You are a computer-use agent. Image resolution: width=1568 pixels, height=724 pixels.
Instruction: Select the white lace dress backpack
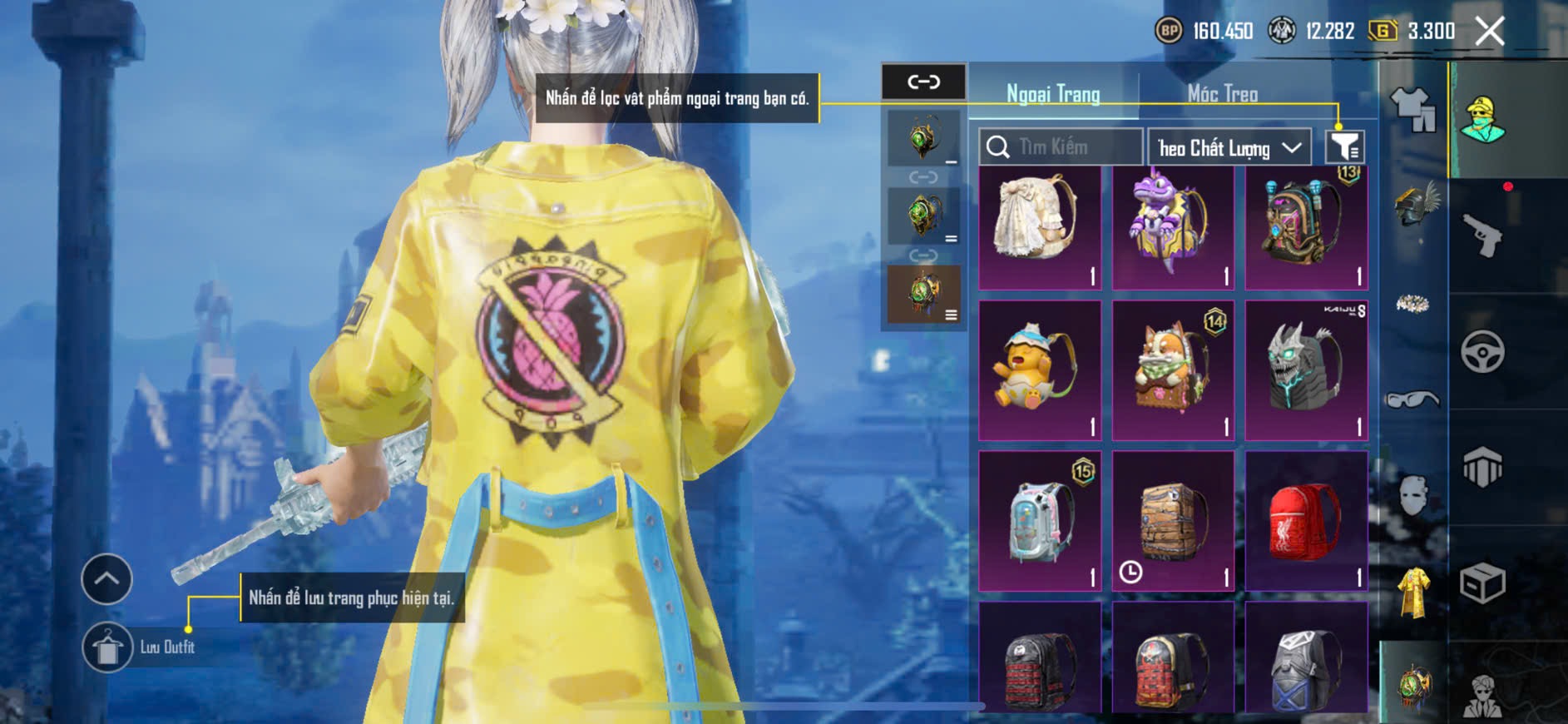tap(1039, 226)
